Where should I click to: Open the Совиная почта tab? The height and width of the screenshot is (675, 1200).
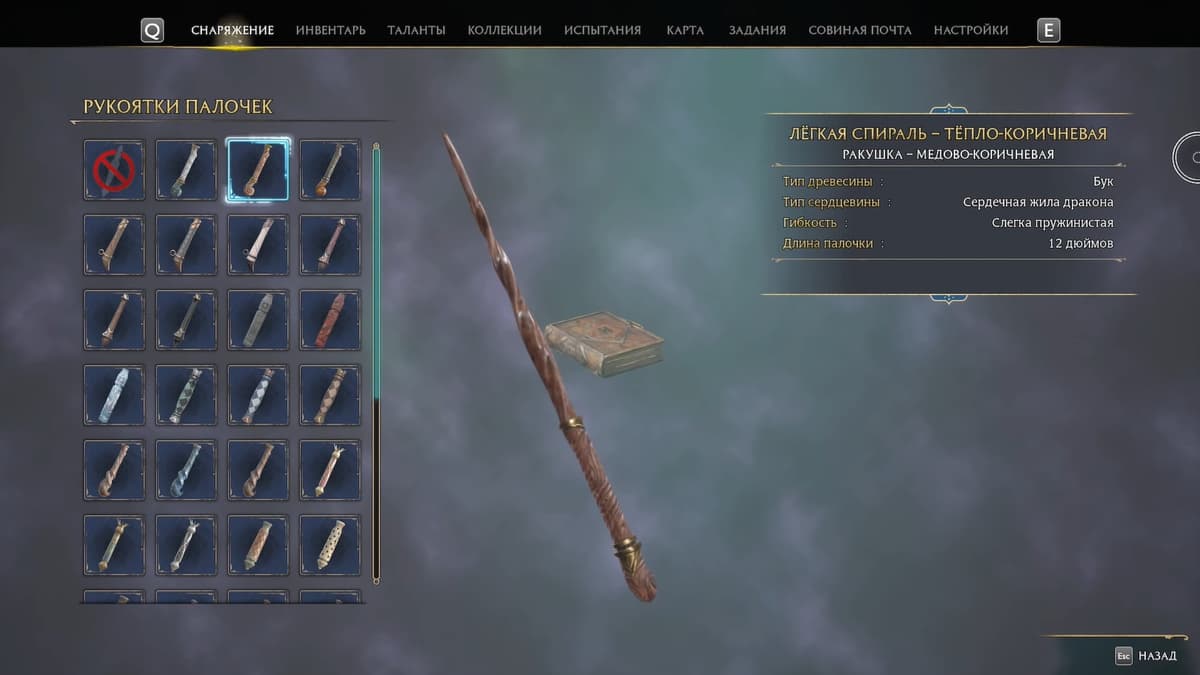pos(859,30)
